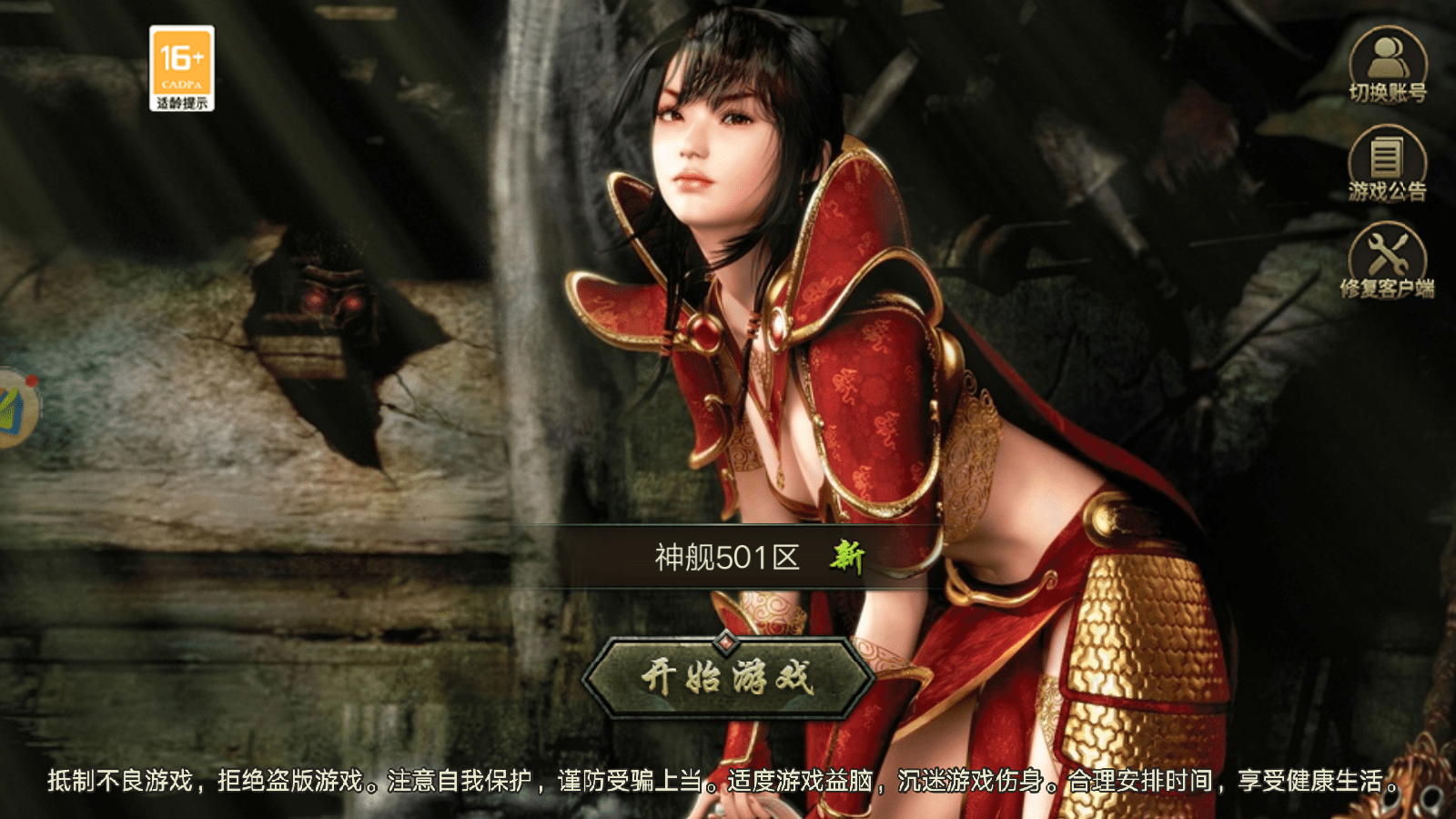Image resolution: width=1456 pixels, height=819 pixels.
Task: Switch account via 切换账号 icon
Action: [1387, 66]
